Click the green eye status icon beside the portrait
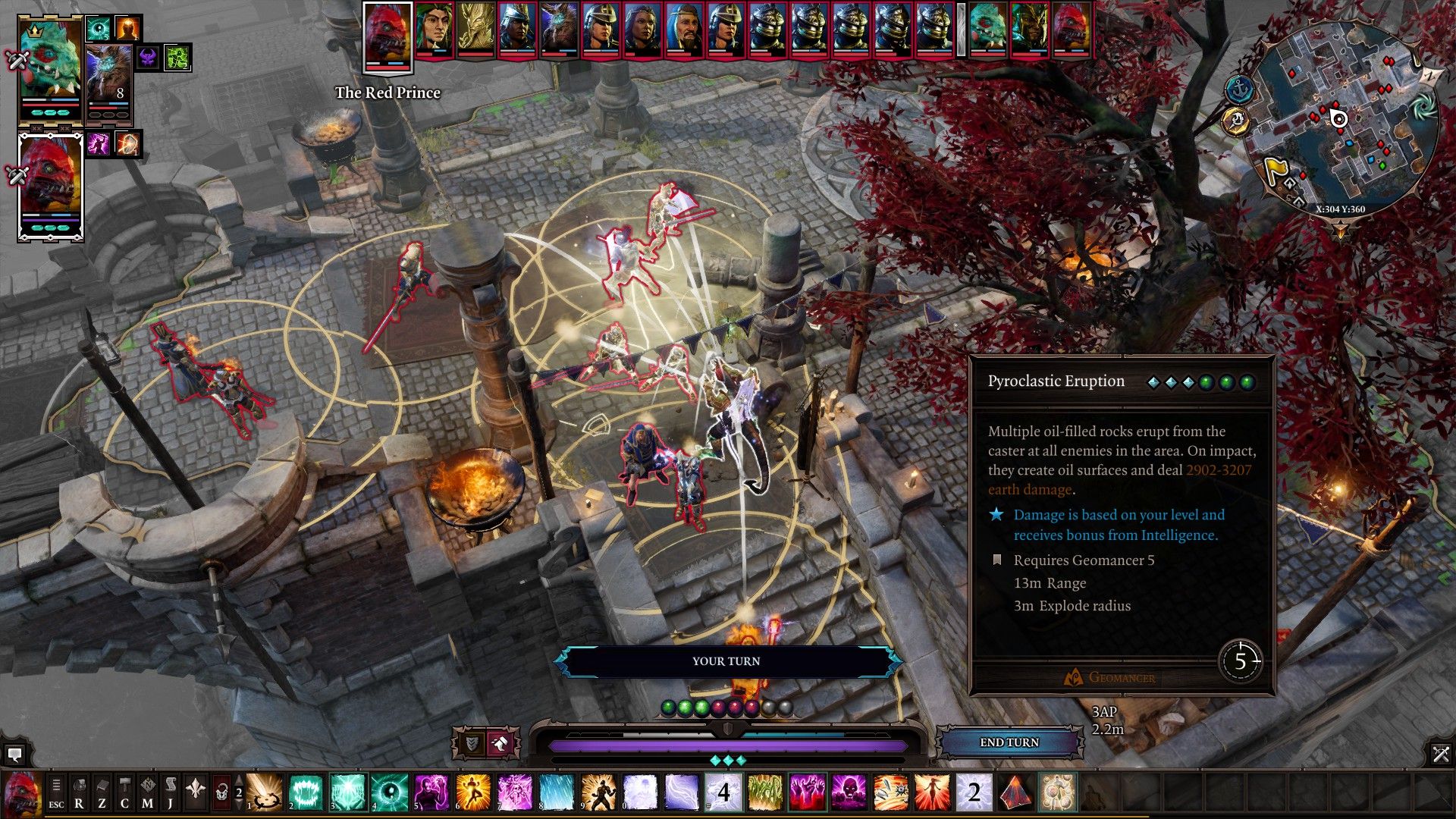The width and height of the screenshot is (1456, 819). point(98,28)
